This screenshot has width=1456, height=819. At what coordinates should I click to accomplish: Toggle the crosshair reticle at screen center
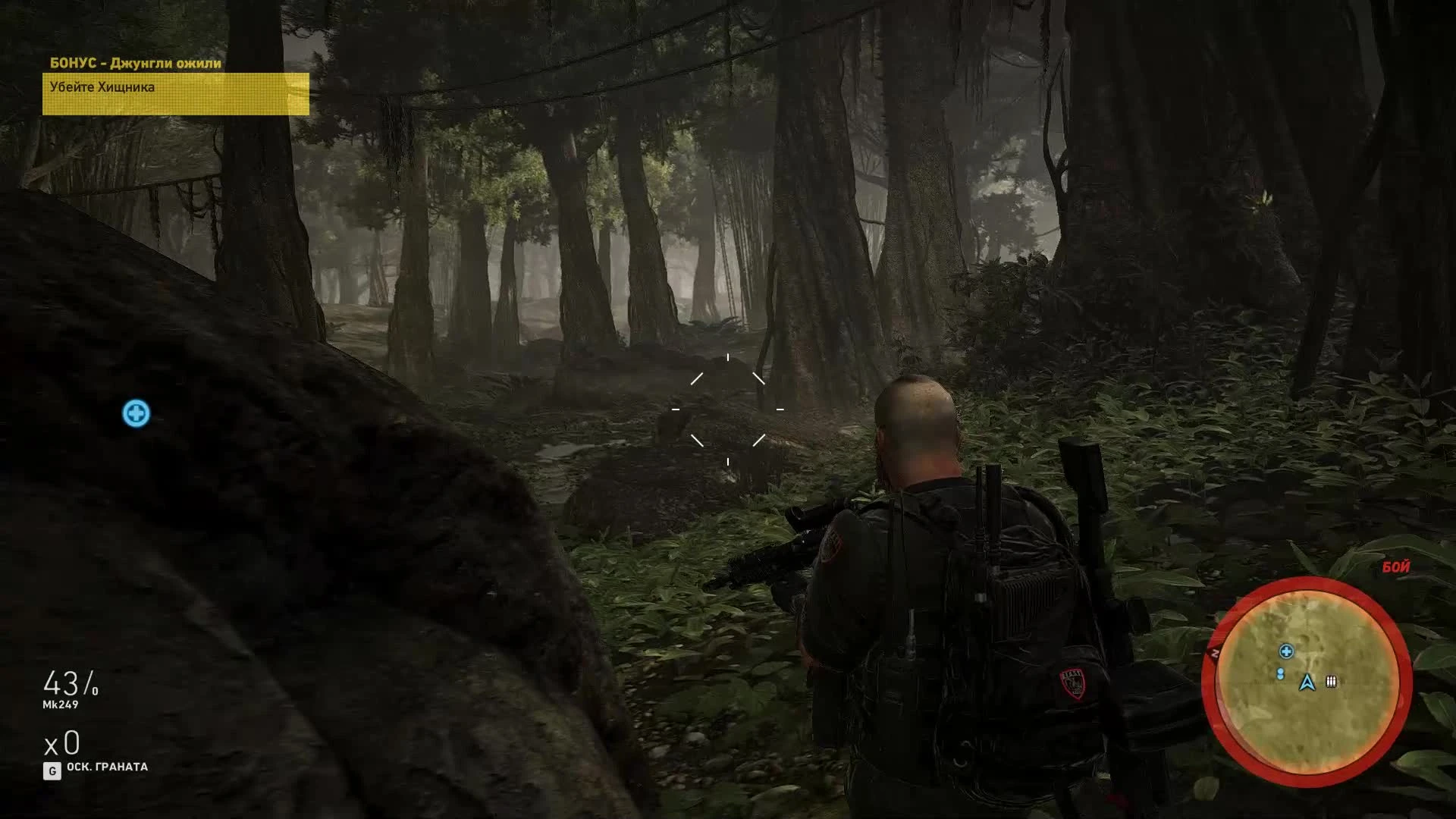(x=727, y=409)
